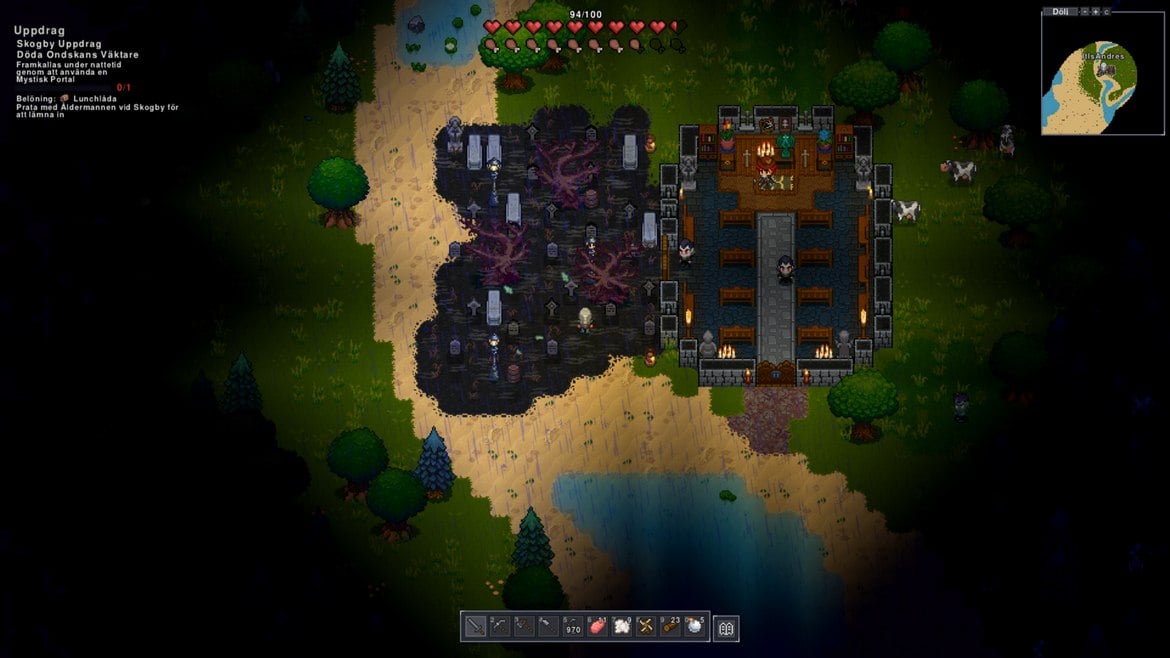This screenshot has width=1170, height=658.
Task: Open the journal book button beside hotbar
Action: pos(726,627)
